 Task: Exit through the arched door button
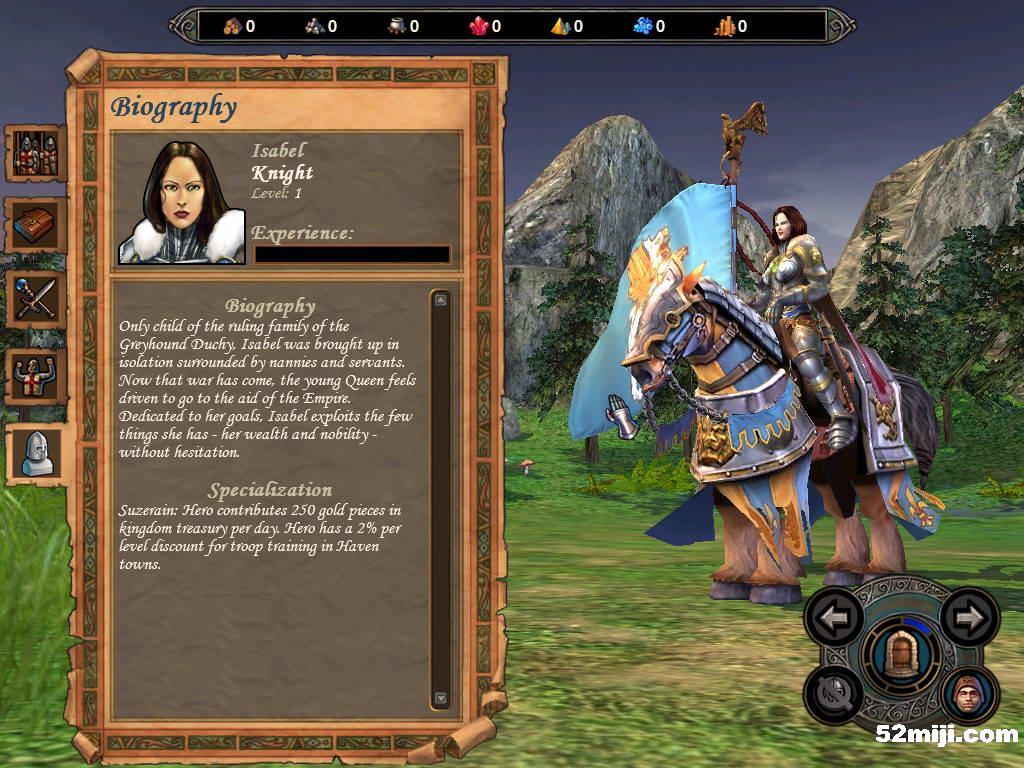[x=901, y=656]
